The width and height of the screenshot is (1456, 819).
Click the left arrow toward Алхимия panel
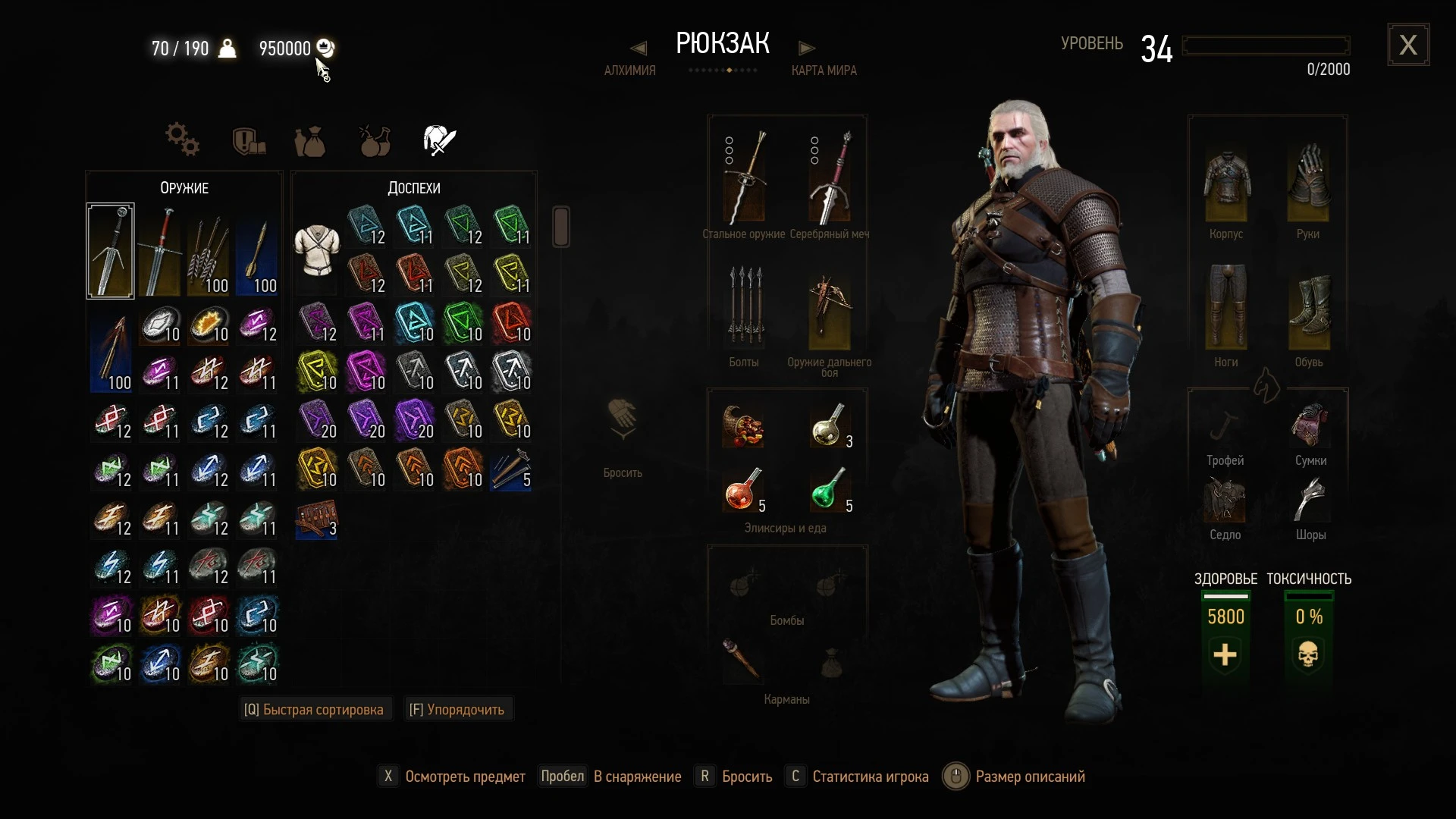click(638, 47)
